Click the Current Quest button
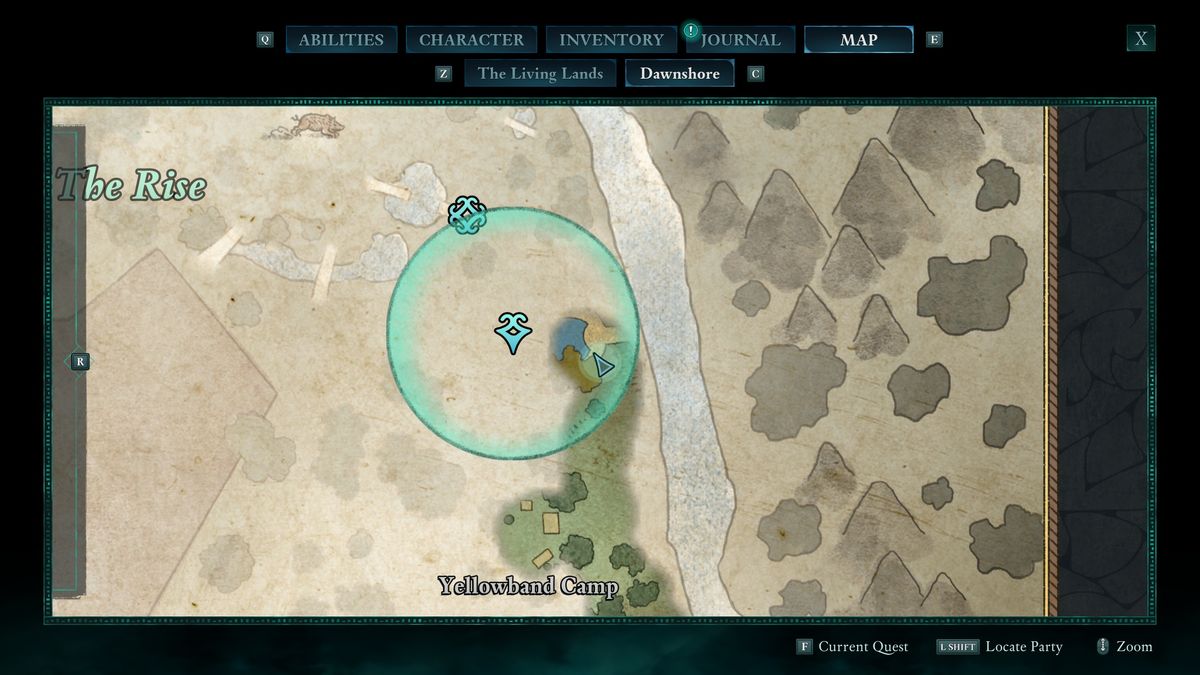The width and height of the screenshot is (1200, 675). click(x=852, y=647)
